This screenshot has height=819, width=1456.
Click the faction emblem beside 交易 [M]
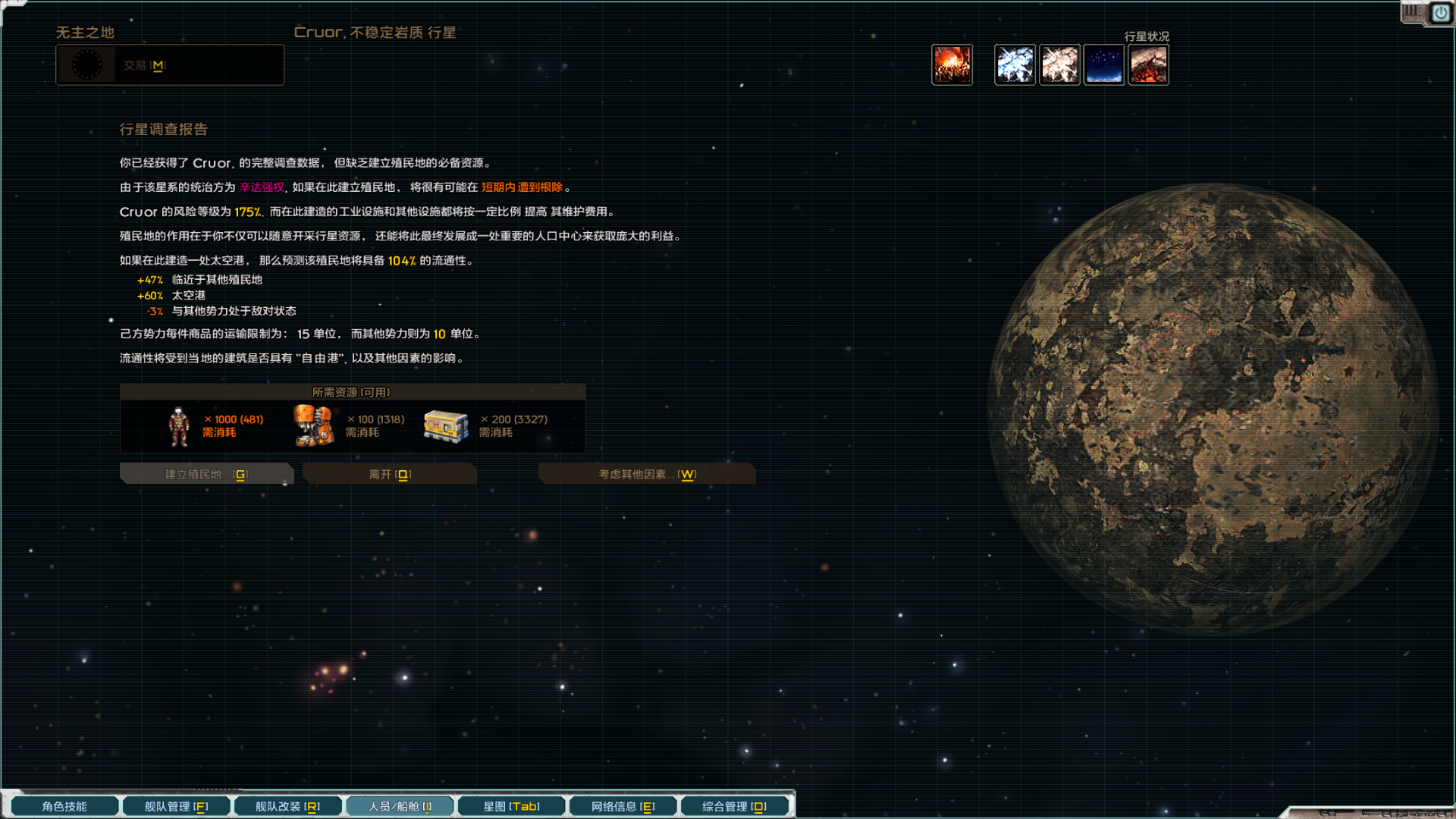pyautogui.click(x=89, y=64)
